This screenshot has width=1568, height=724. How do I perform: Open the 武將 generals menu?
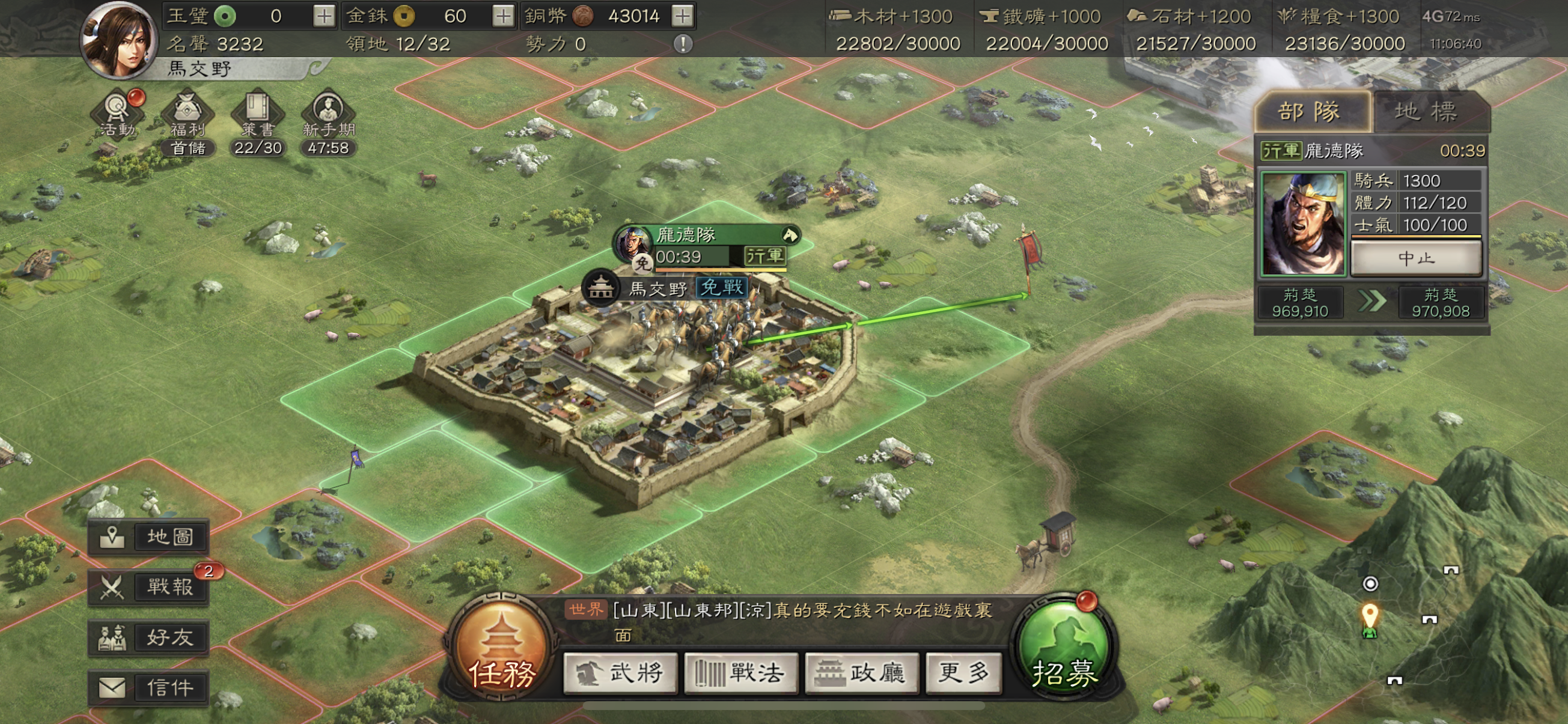pos(620,673)
